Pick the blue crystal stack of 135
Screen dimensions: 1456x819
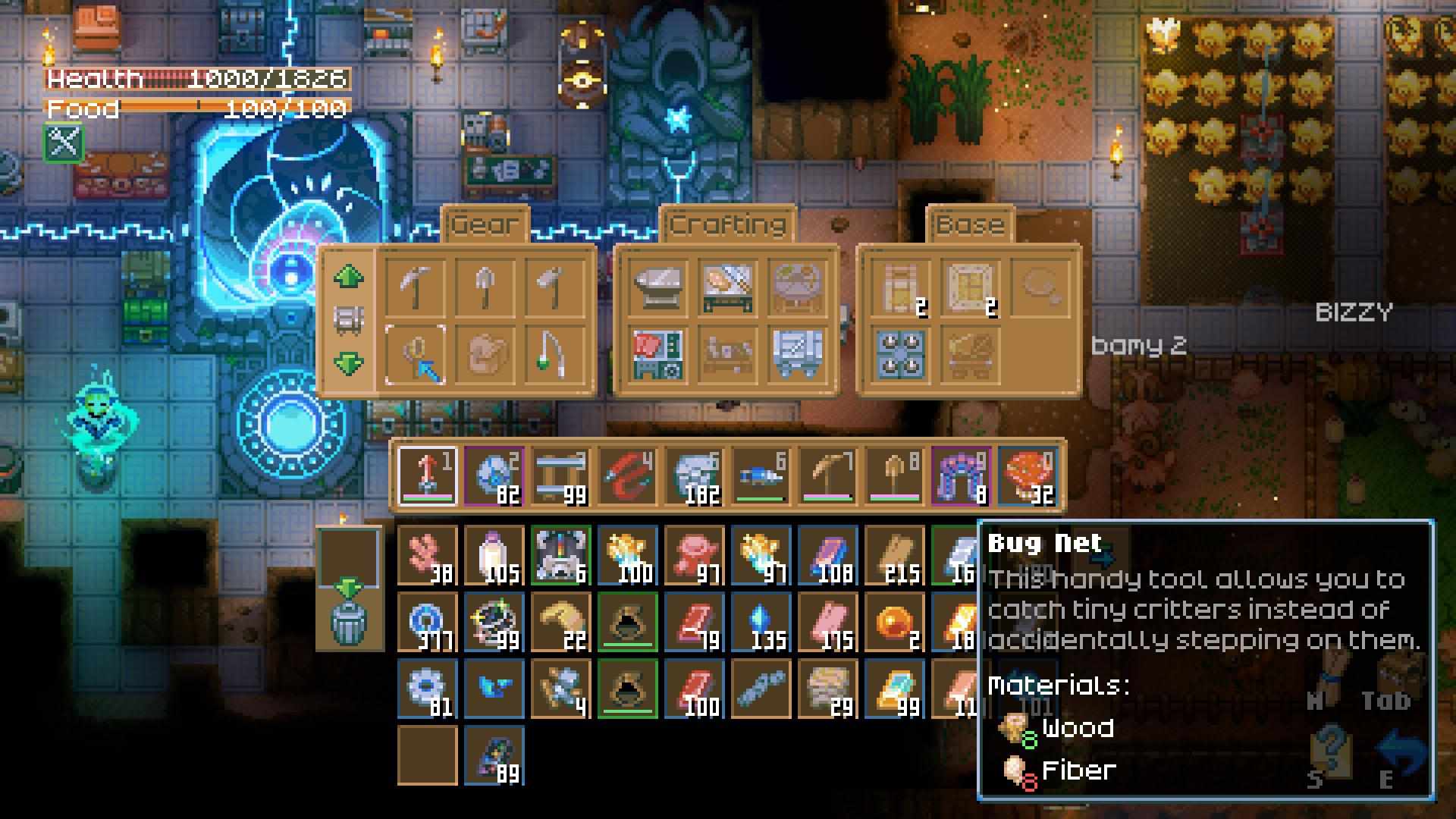click(761, 623)
